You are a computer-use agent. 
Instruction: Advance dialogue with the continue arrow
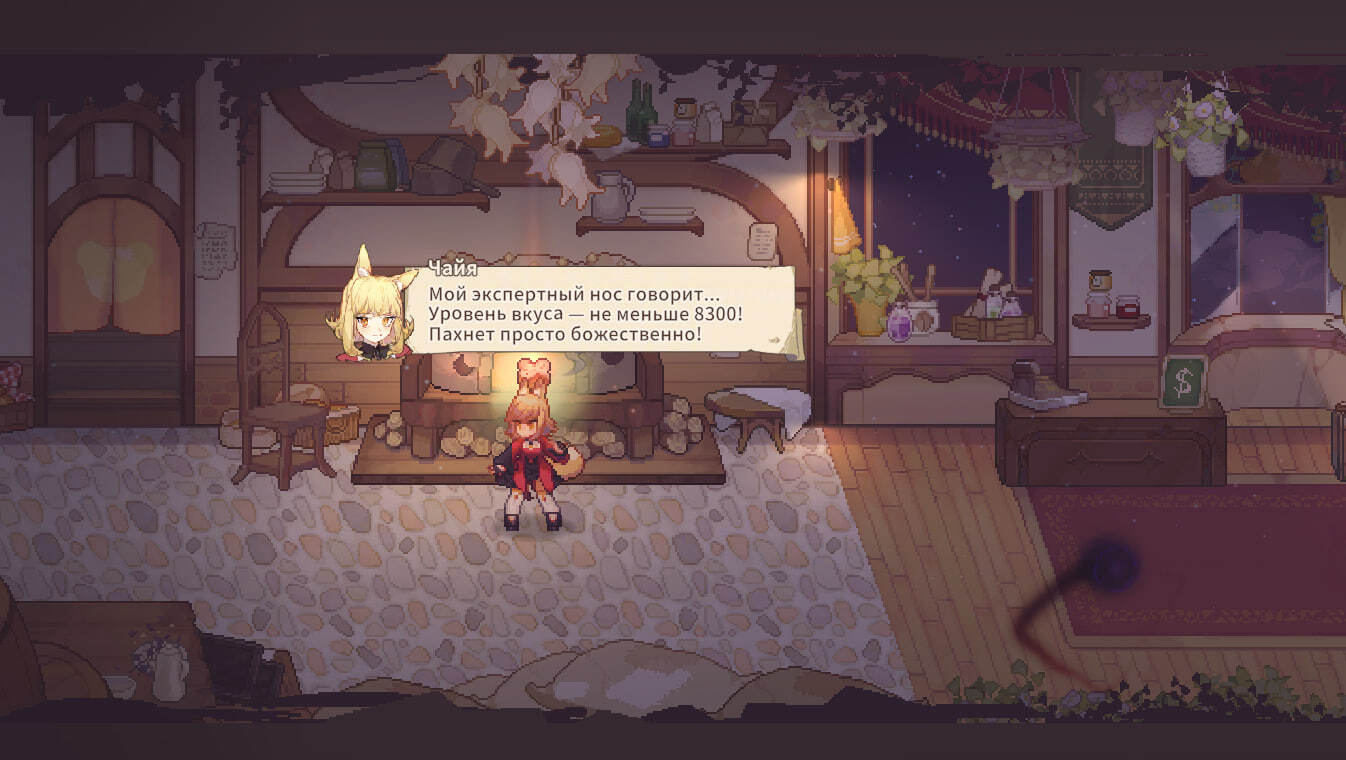(774, 340)
